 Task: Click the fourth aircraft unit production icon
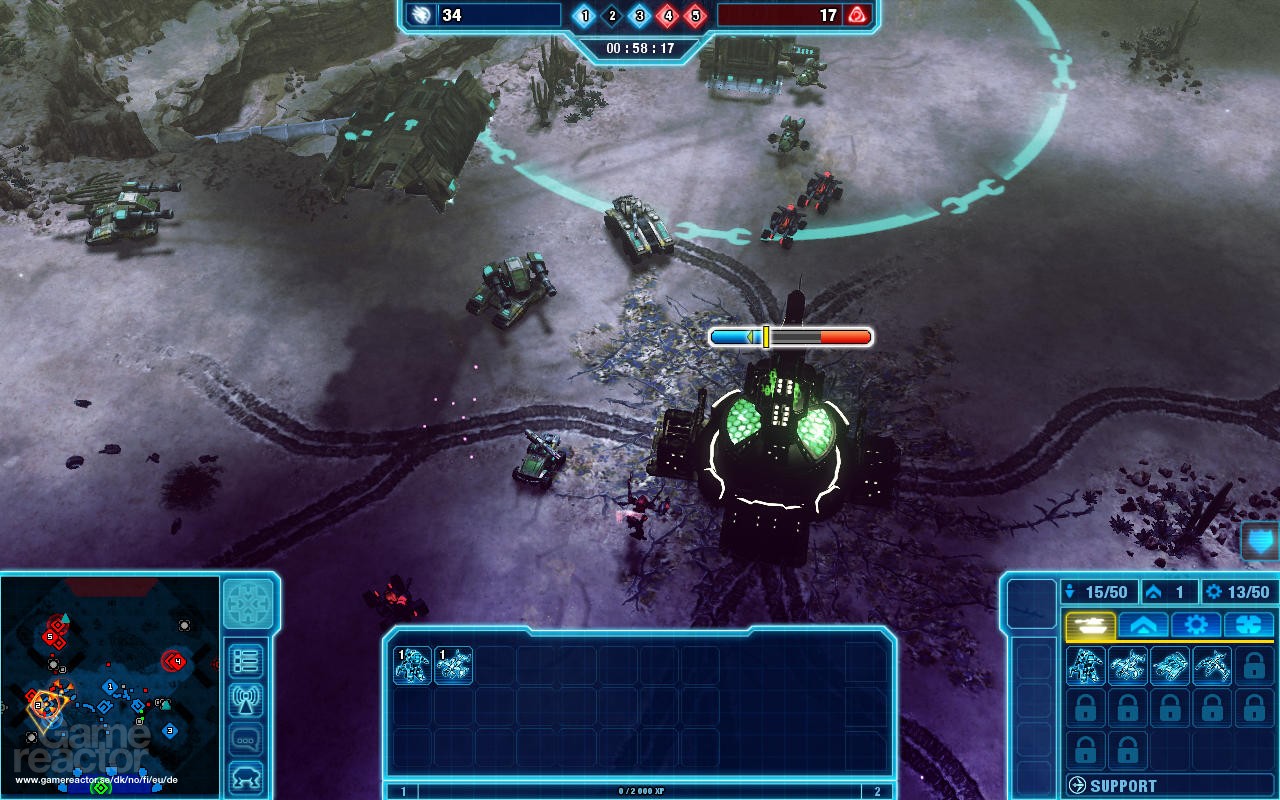tap(1210, 667)
